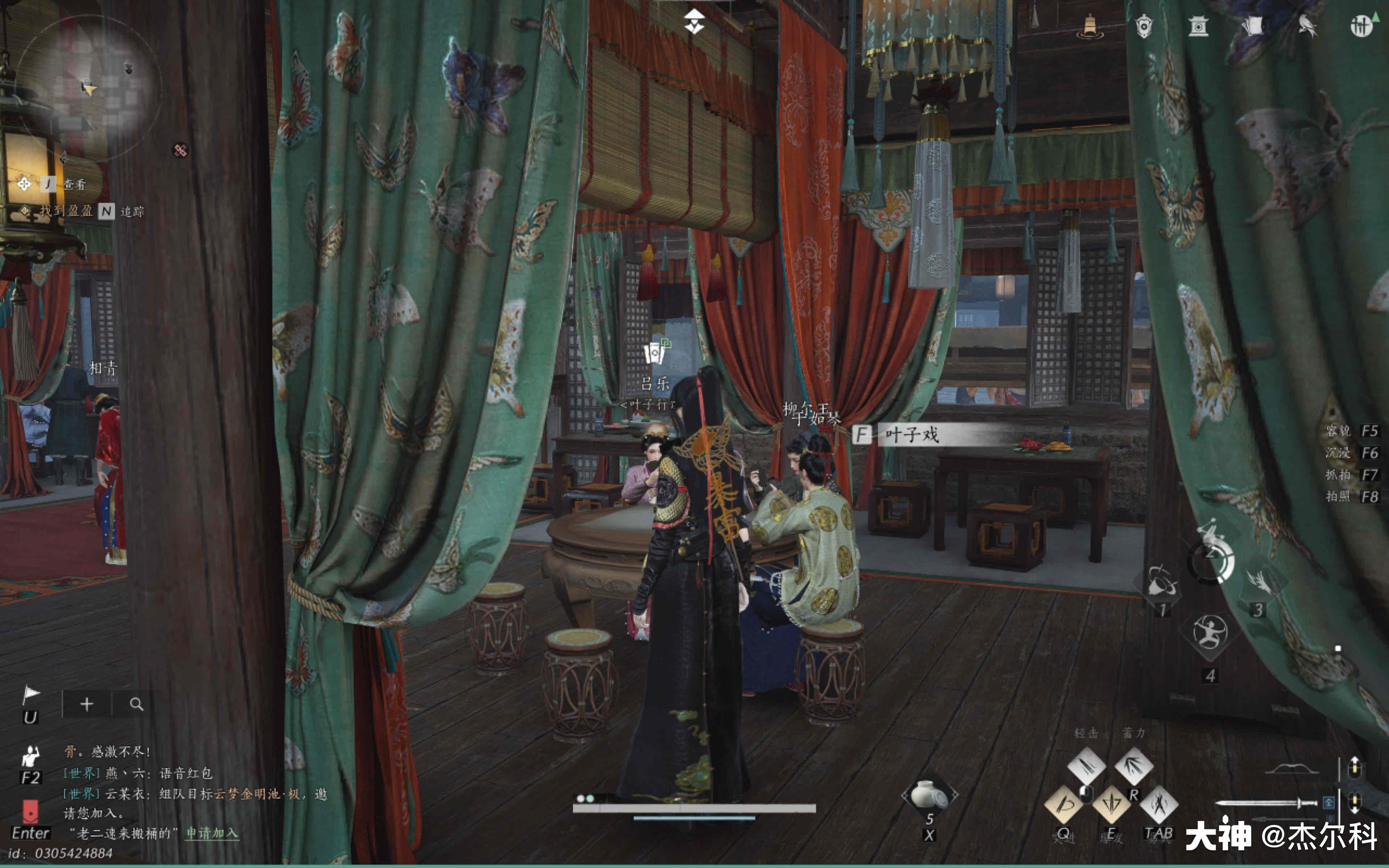Activate the skill in slot 4

click(1210, 632)
